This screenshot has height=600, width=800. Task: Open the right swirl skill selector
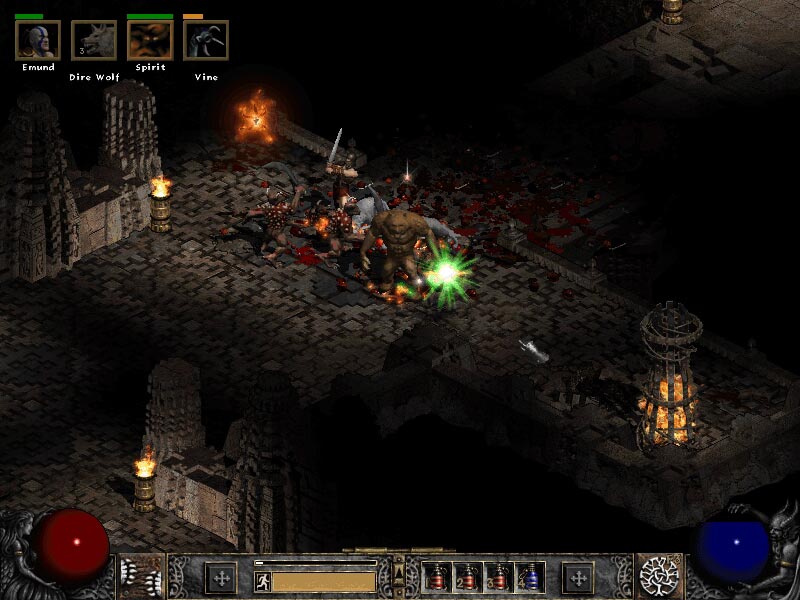pos(661,576)
